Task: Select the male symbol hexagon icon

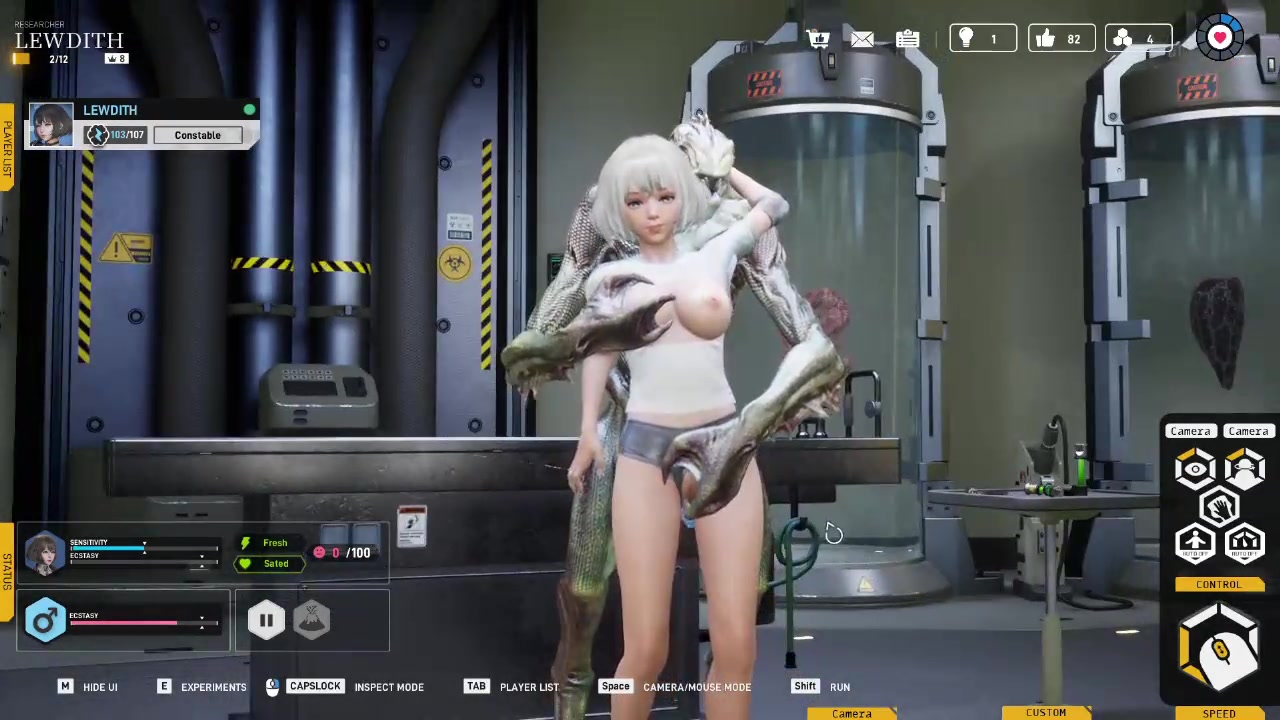Action: (45, 621)
